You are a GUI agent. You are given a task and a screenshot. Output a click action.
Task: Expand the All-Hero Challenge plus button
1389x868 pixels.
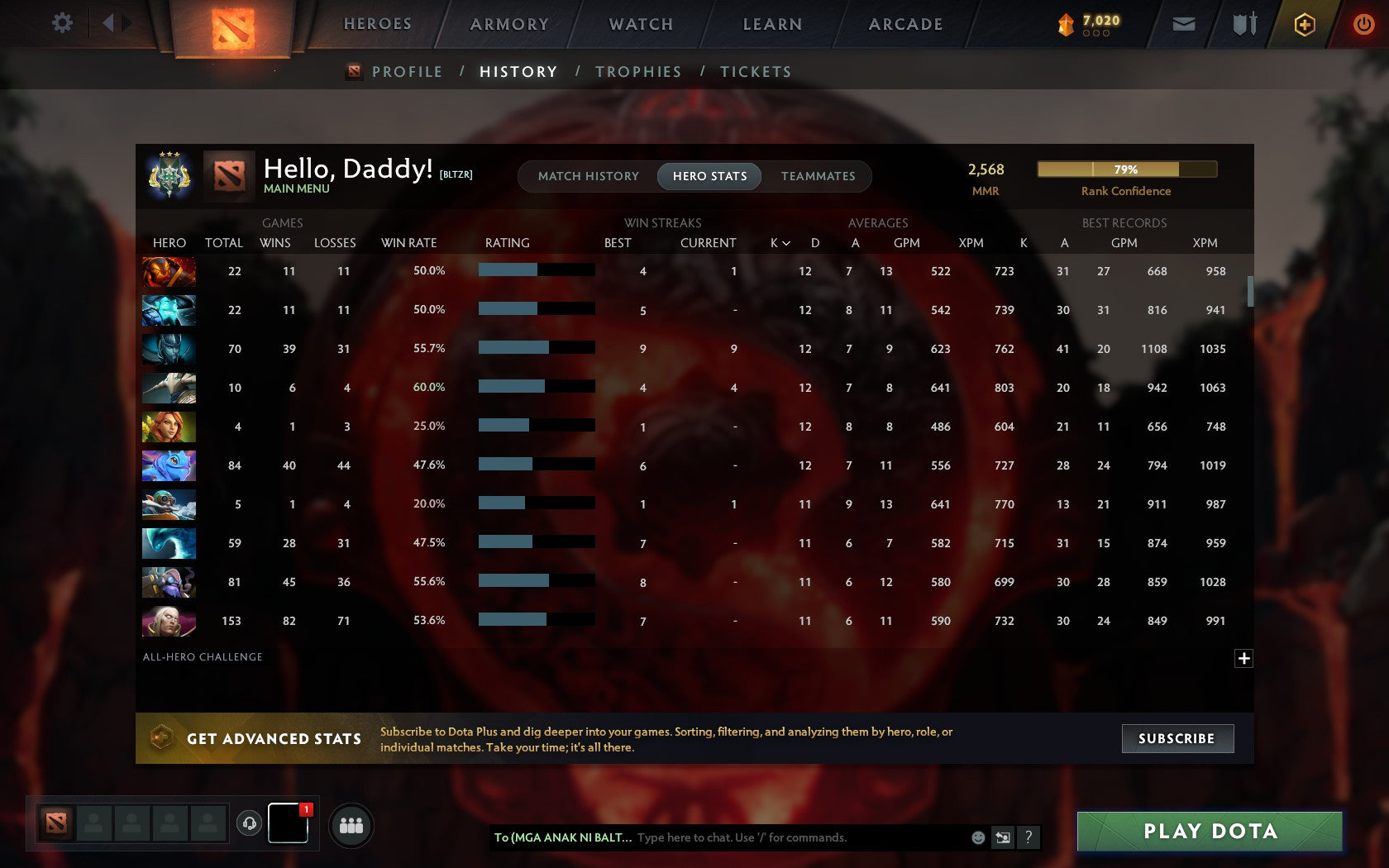[x=1243, y=657]
